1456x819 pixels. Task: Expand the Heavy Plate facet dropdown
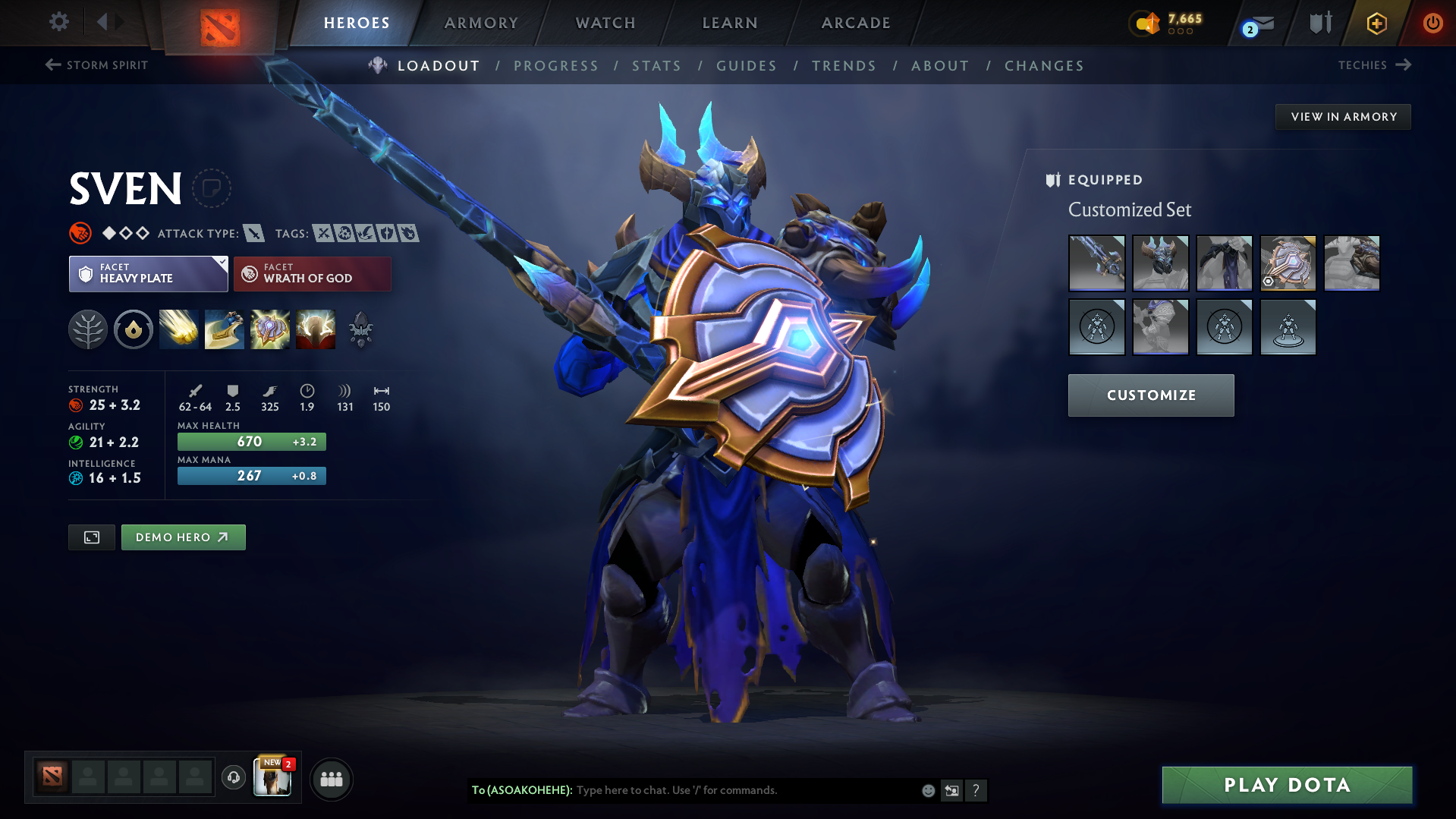[221, 263]
